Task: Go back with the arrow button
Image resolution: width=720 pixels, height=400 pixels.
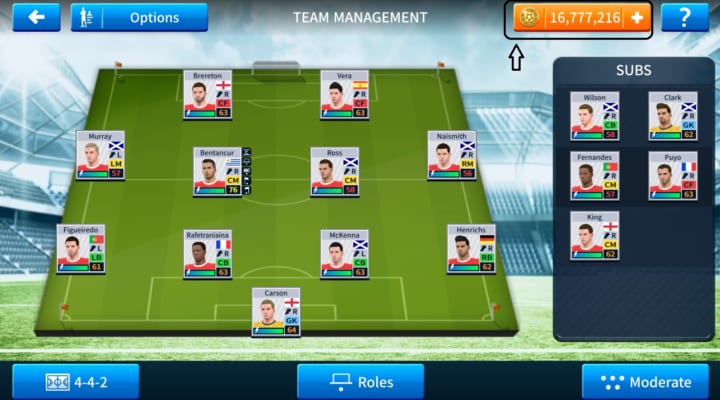Action: tap(37, 17)
